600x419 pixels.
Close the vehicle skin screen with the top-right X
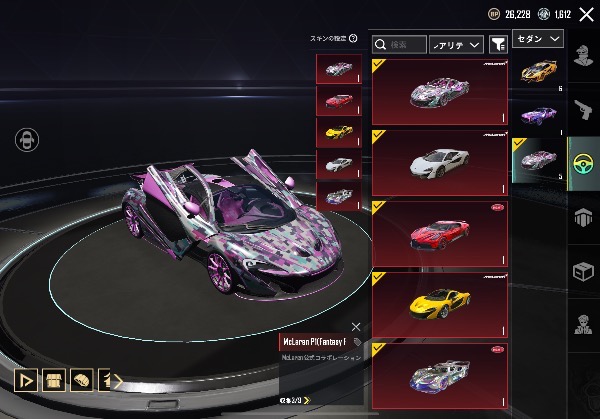pos(586,13)
